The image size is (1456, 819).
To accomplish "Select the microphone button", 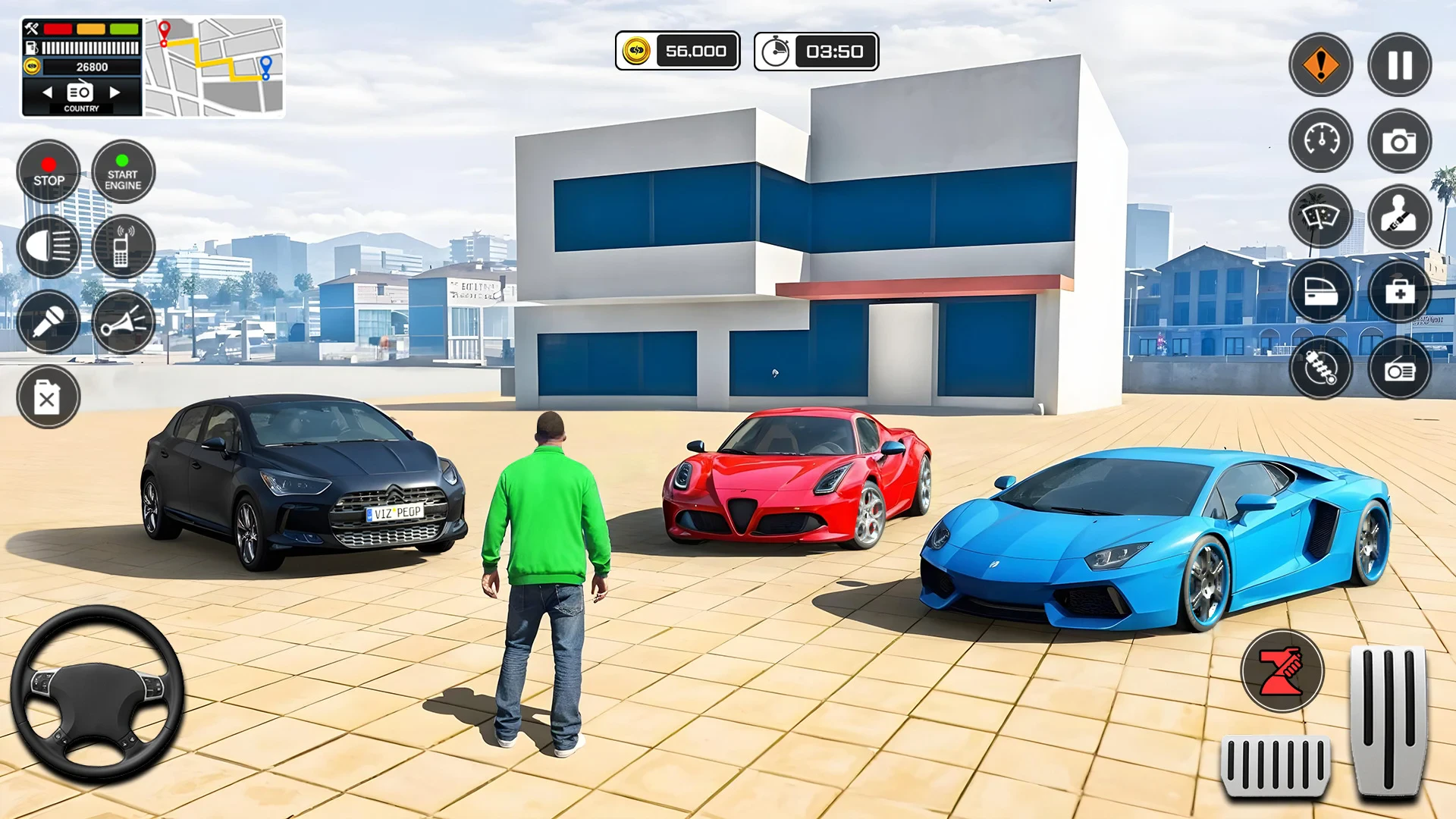I will point(49,322).
